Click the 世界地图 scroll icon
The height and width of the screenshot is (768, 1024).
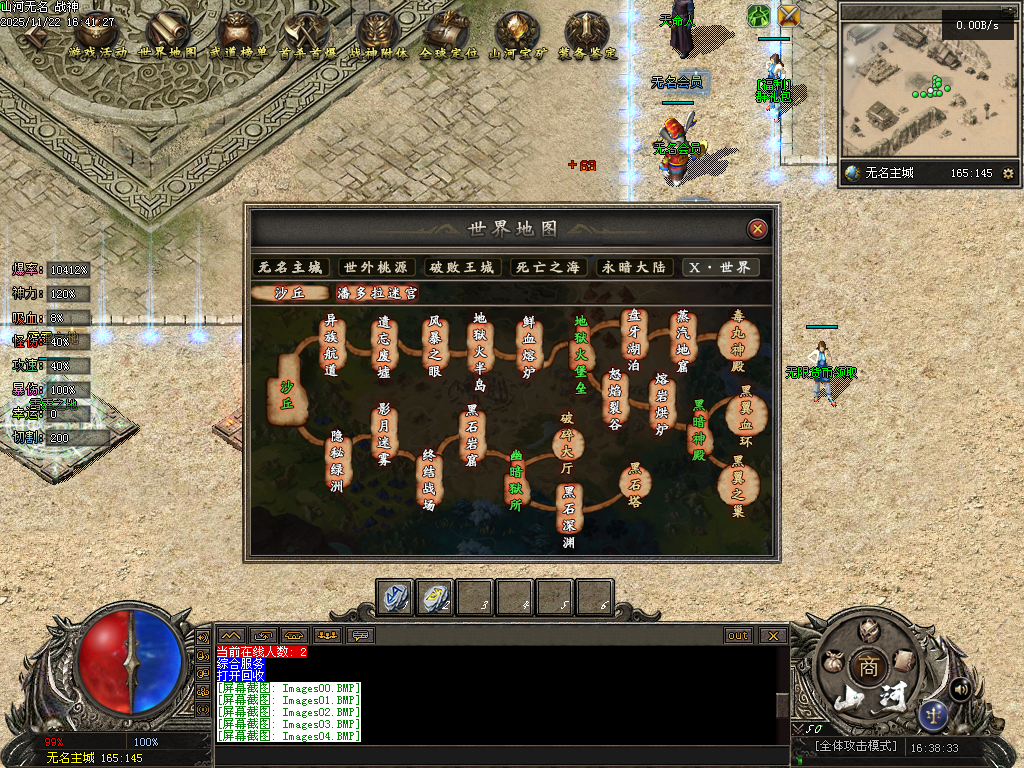pos(167,35)
